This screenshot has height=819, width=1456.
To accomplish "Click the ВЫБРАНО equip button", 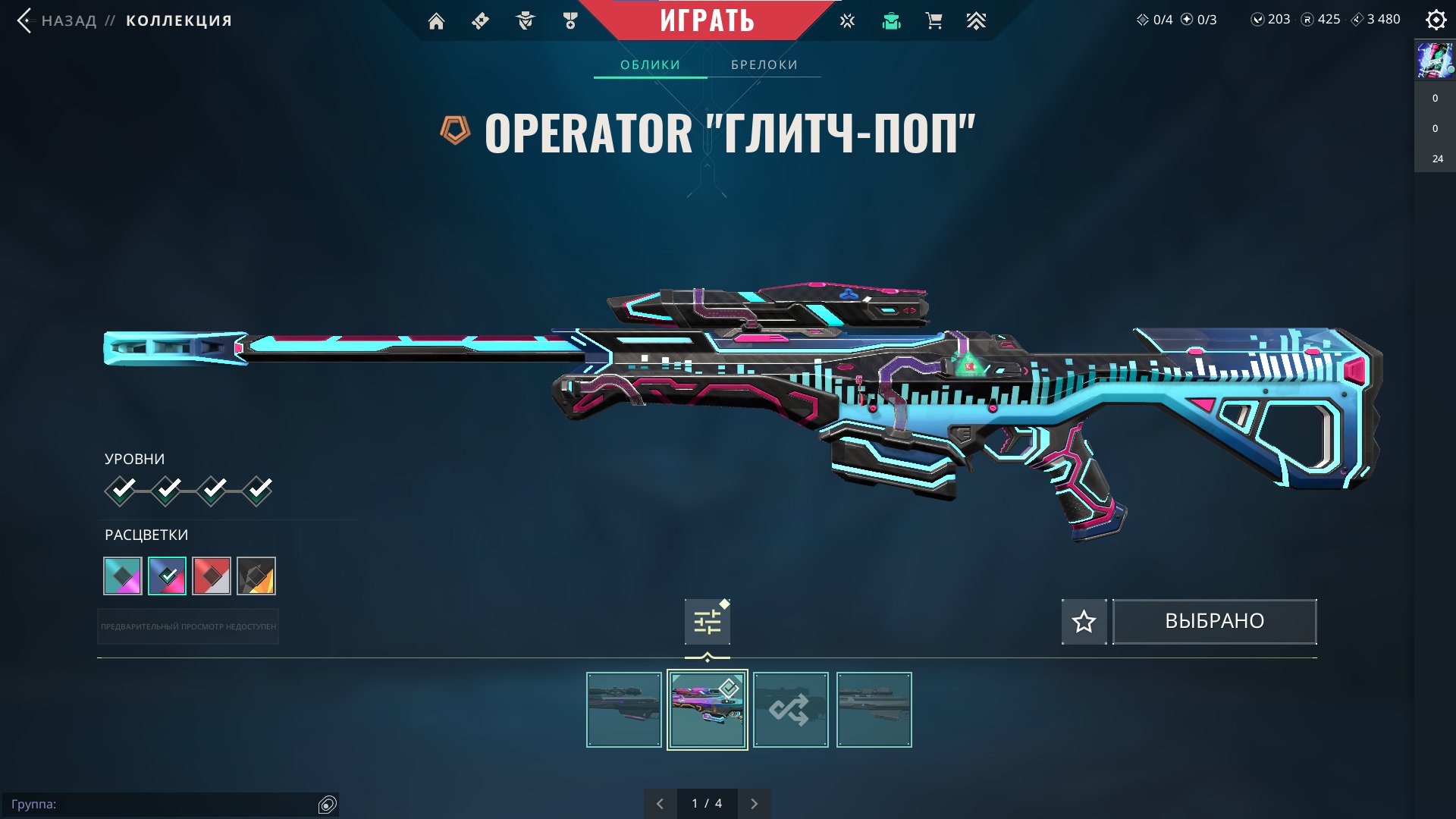I will (1214, 622).
